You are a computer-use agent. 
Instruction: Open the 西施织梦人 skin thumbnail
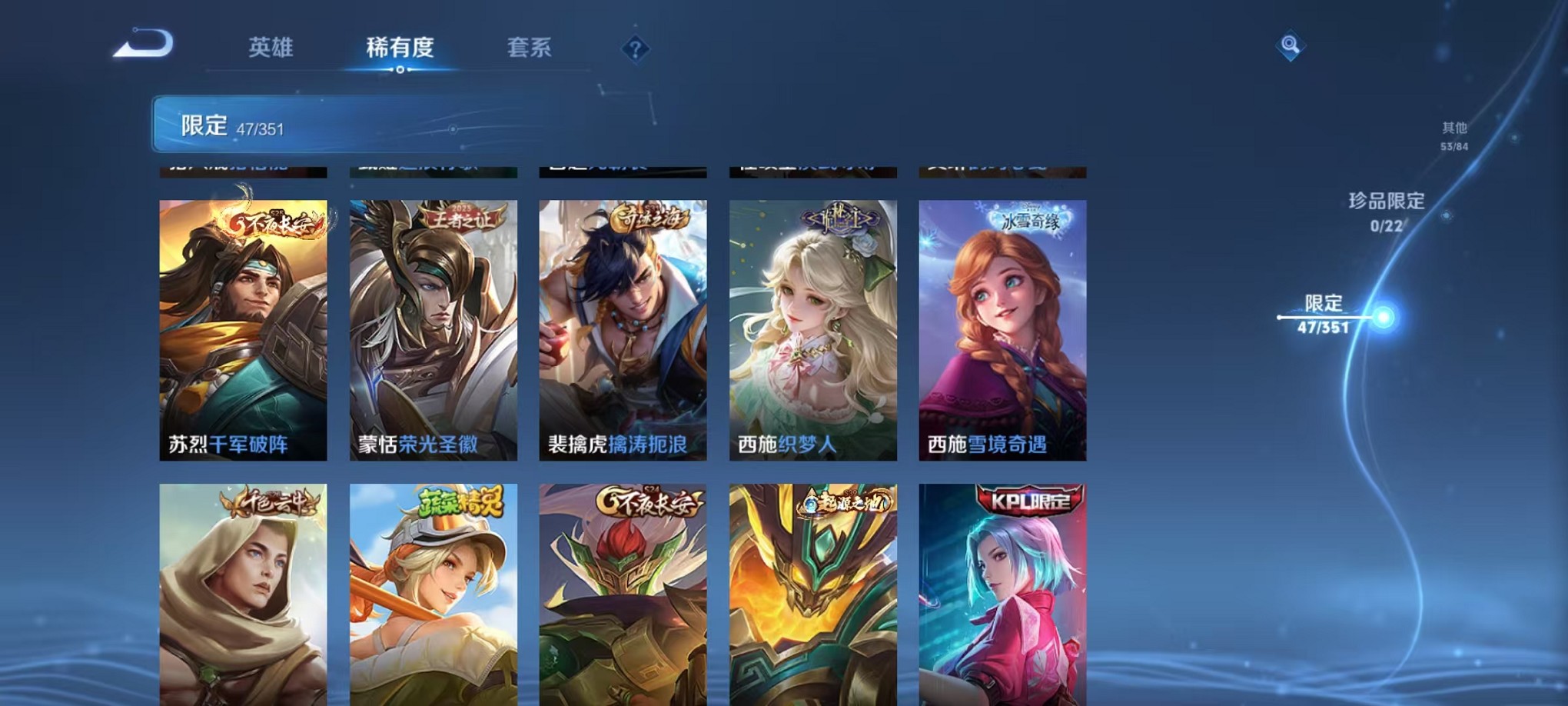click(x=812, y=331)
